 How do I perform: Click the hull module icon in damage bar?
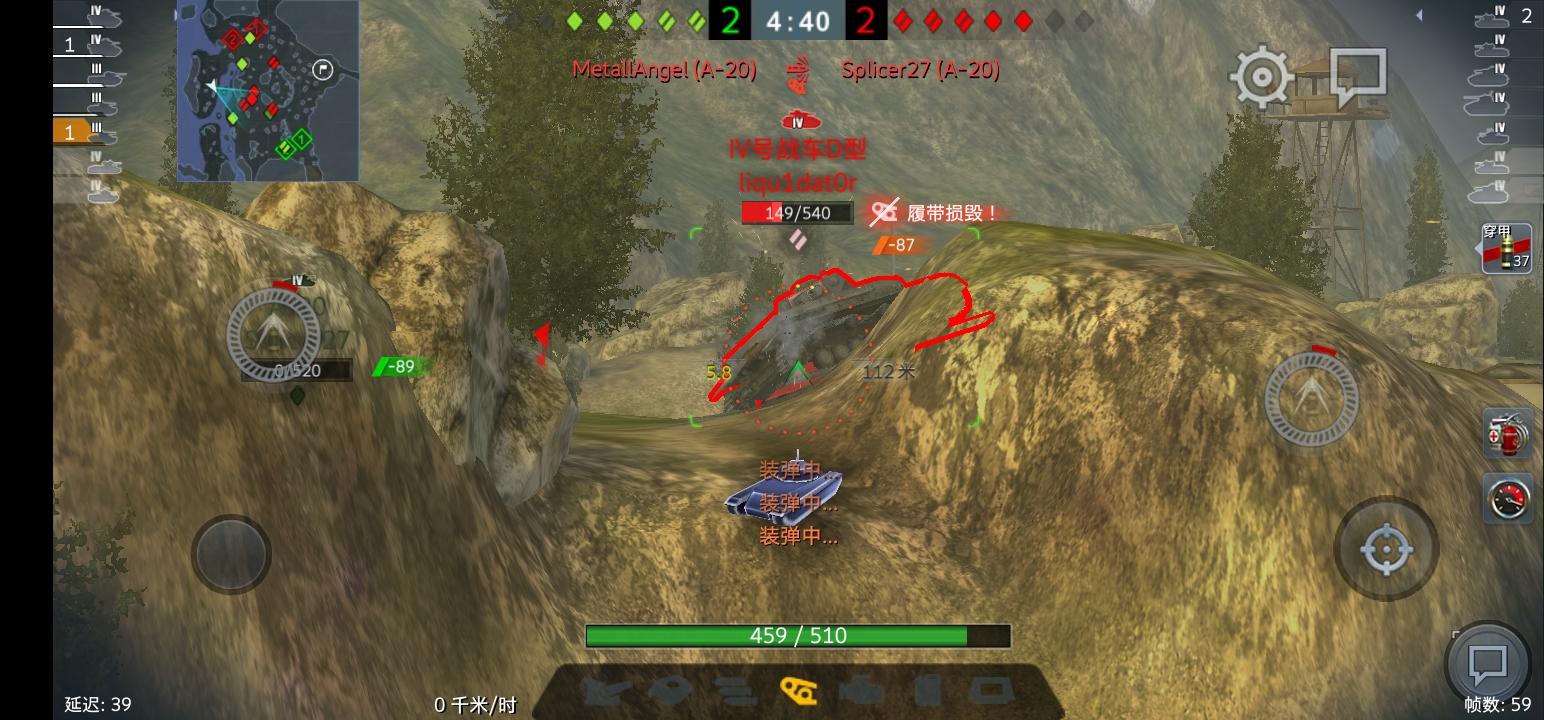click(990, 690)
